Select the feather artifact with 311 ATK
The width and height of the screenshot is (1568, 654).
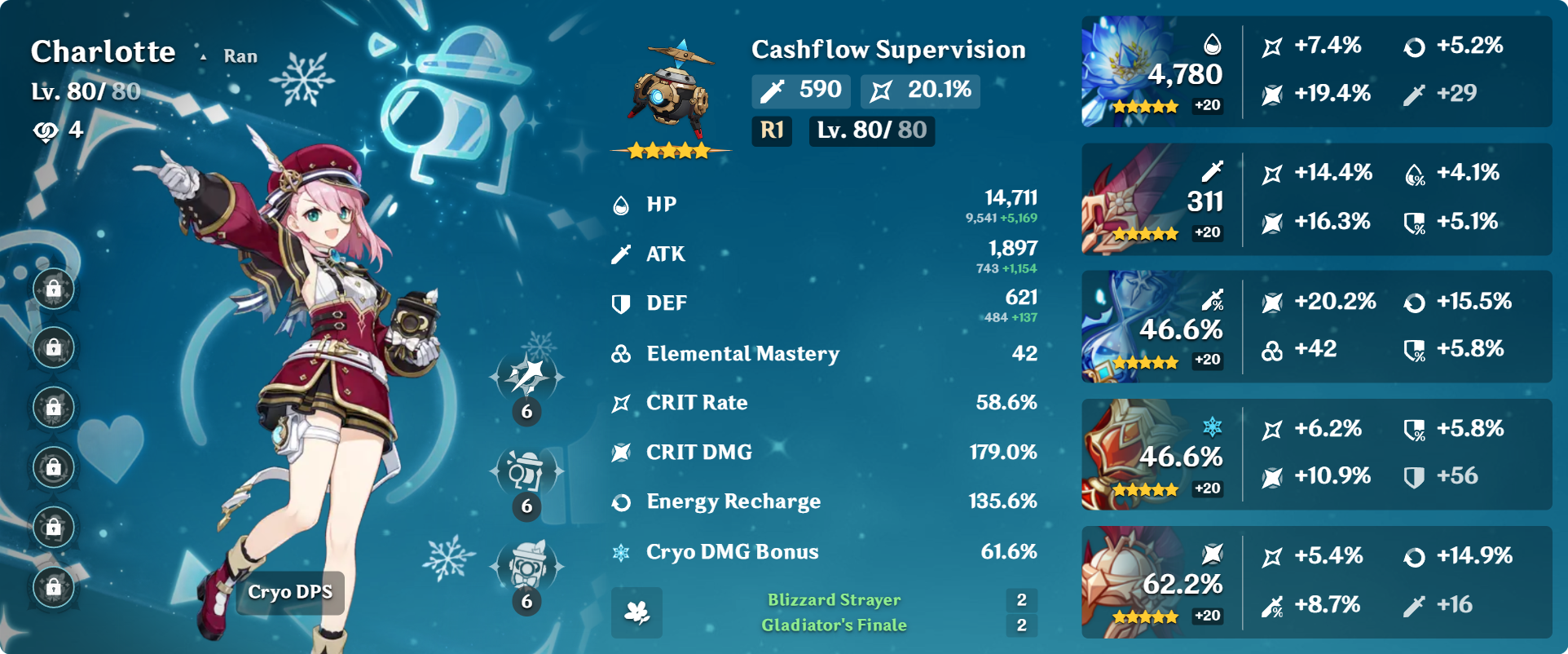(1131, 199)
